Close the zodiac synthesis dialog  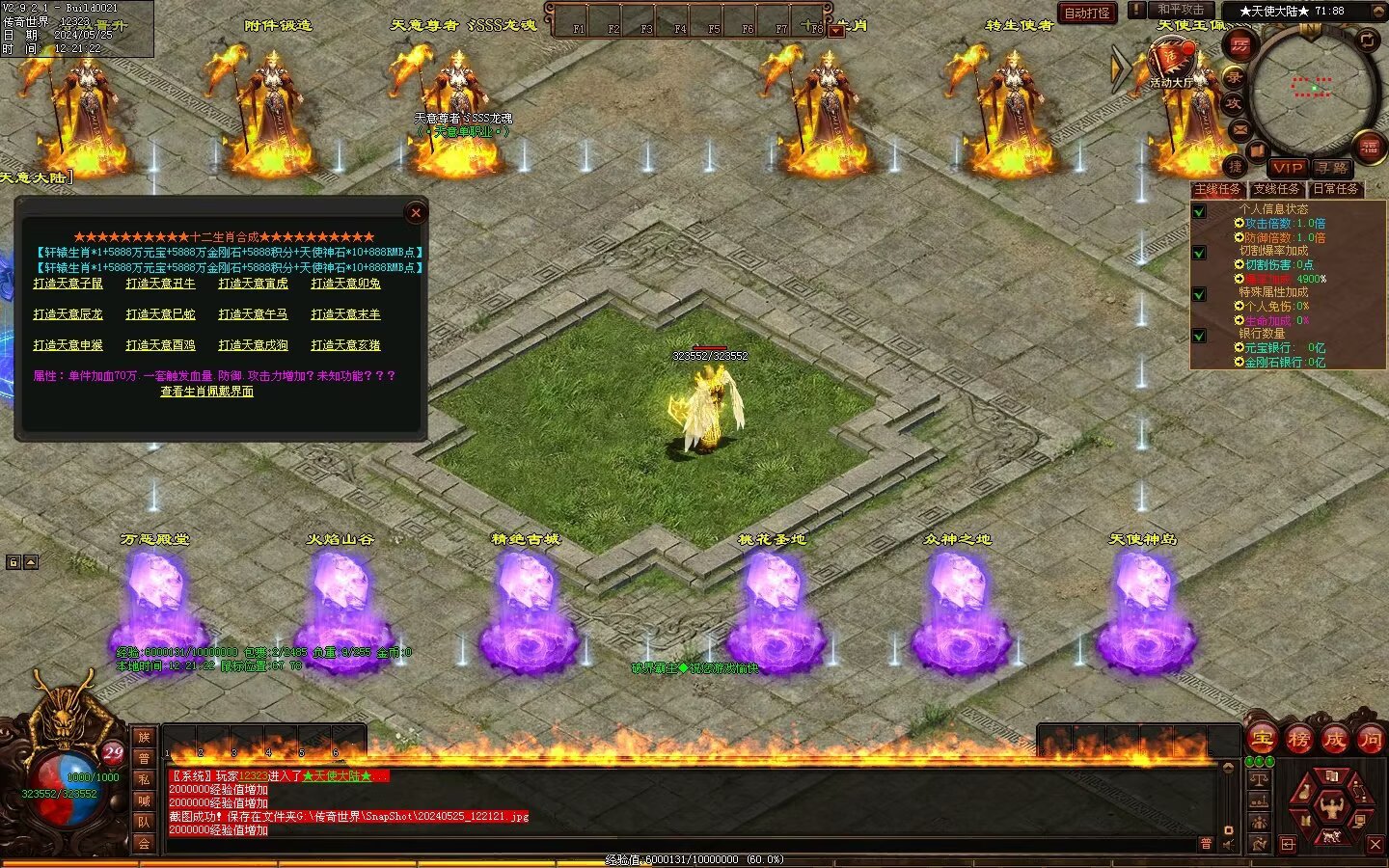coord(416,213)
